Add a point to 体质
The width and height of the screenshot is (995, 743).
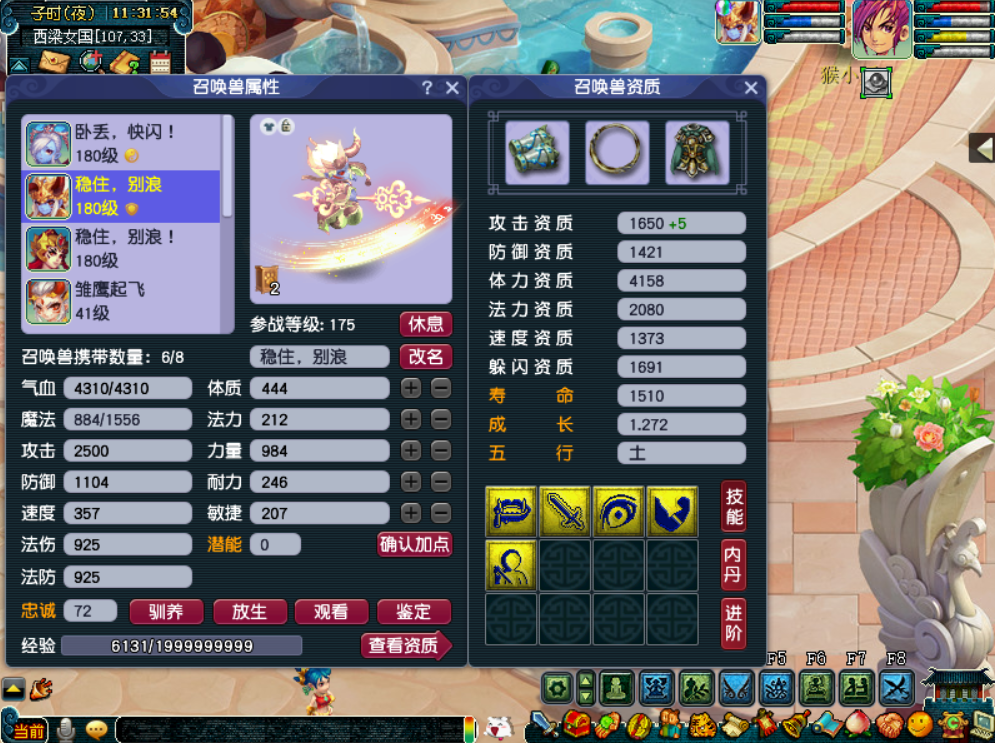click(411, 388)
